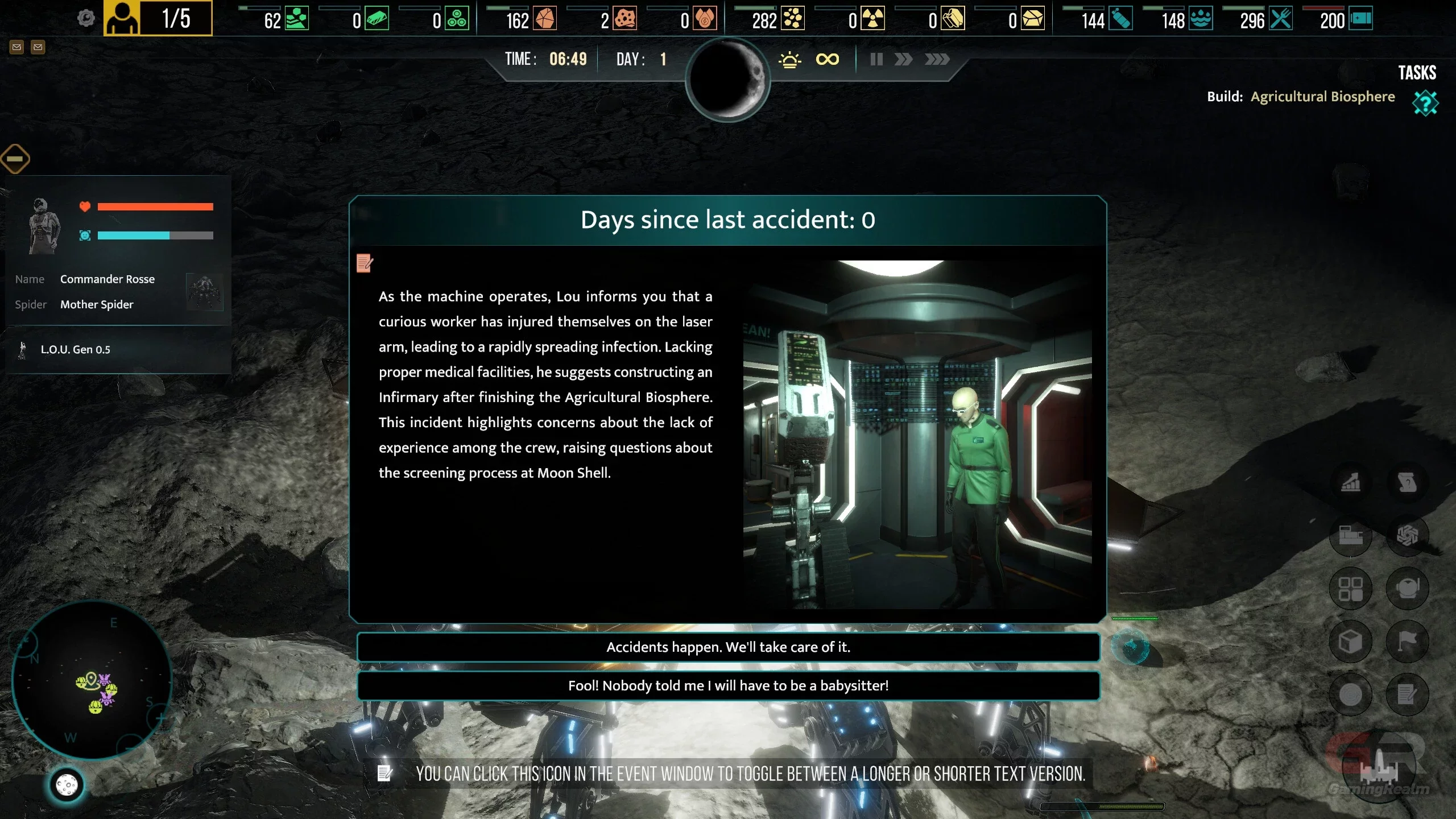
Task: Set the triple-arrow fastest game speed
Action: pos(937,59)
